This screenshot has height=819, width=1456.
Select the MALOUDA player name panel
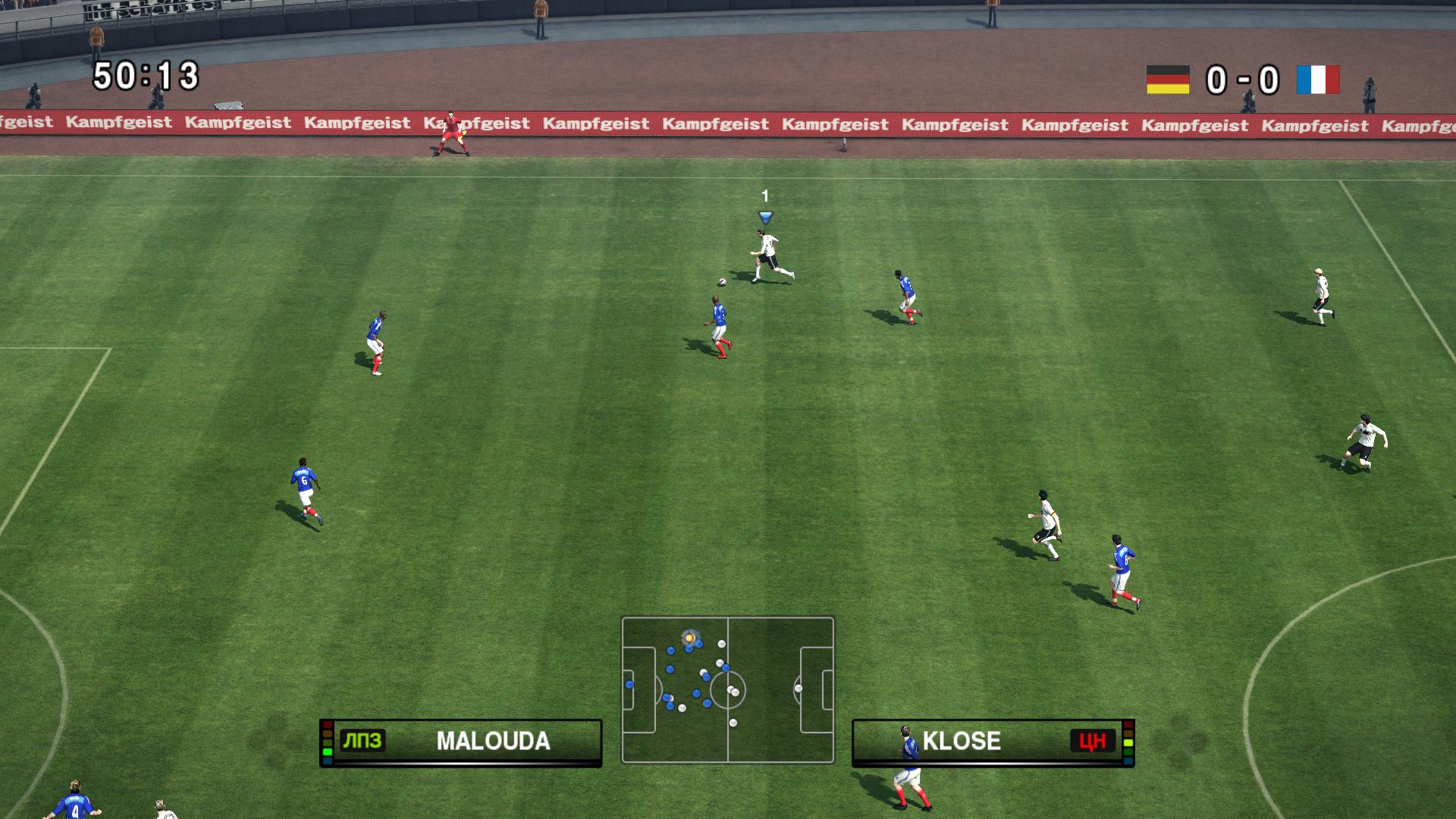[460, 742]
